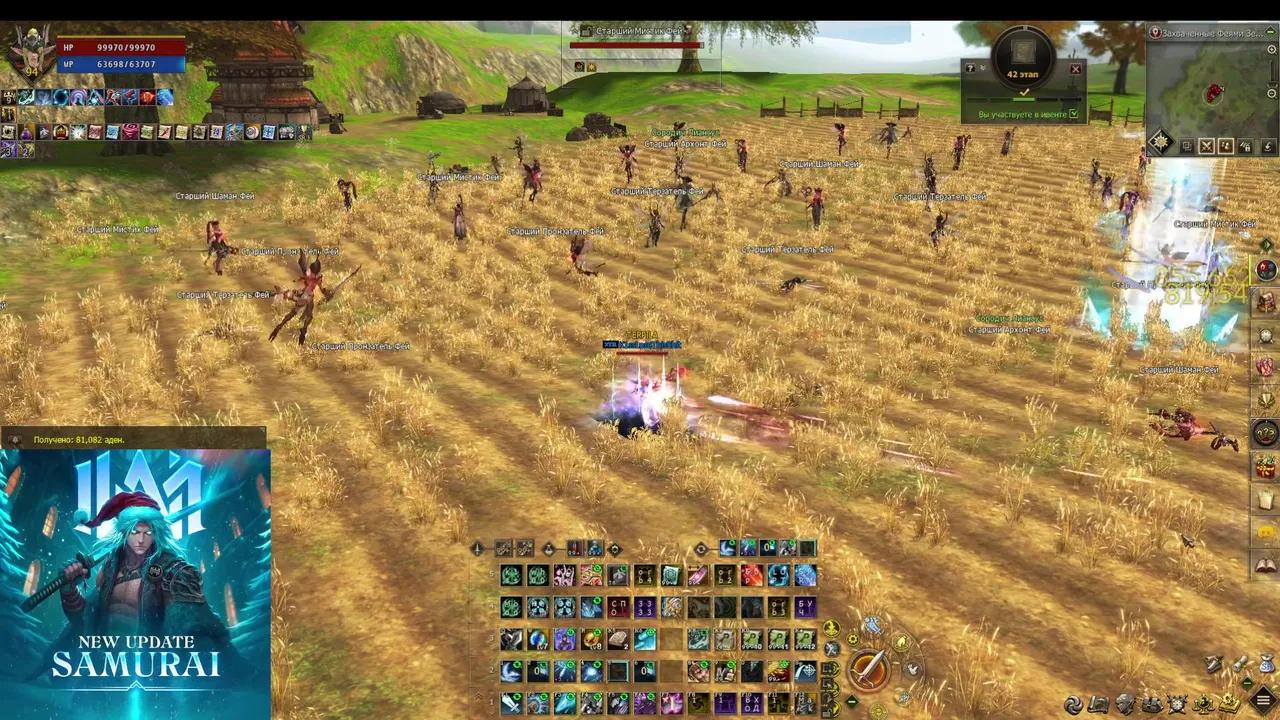This screenshot has width=1280, height=720.
Task: Toggle the green minus diamond above the menu button
Action: click(1247, 683)
